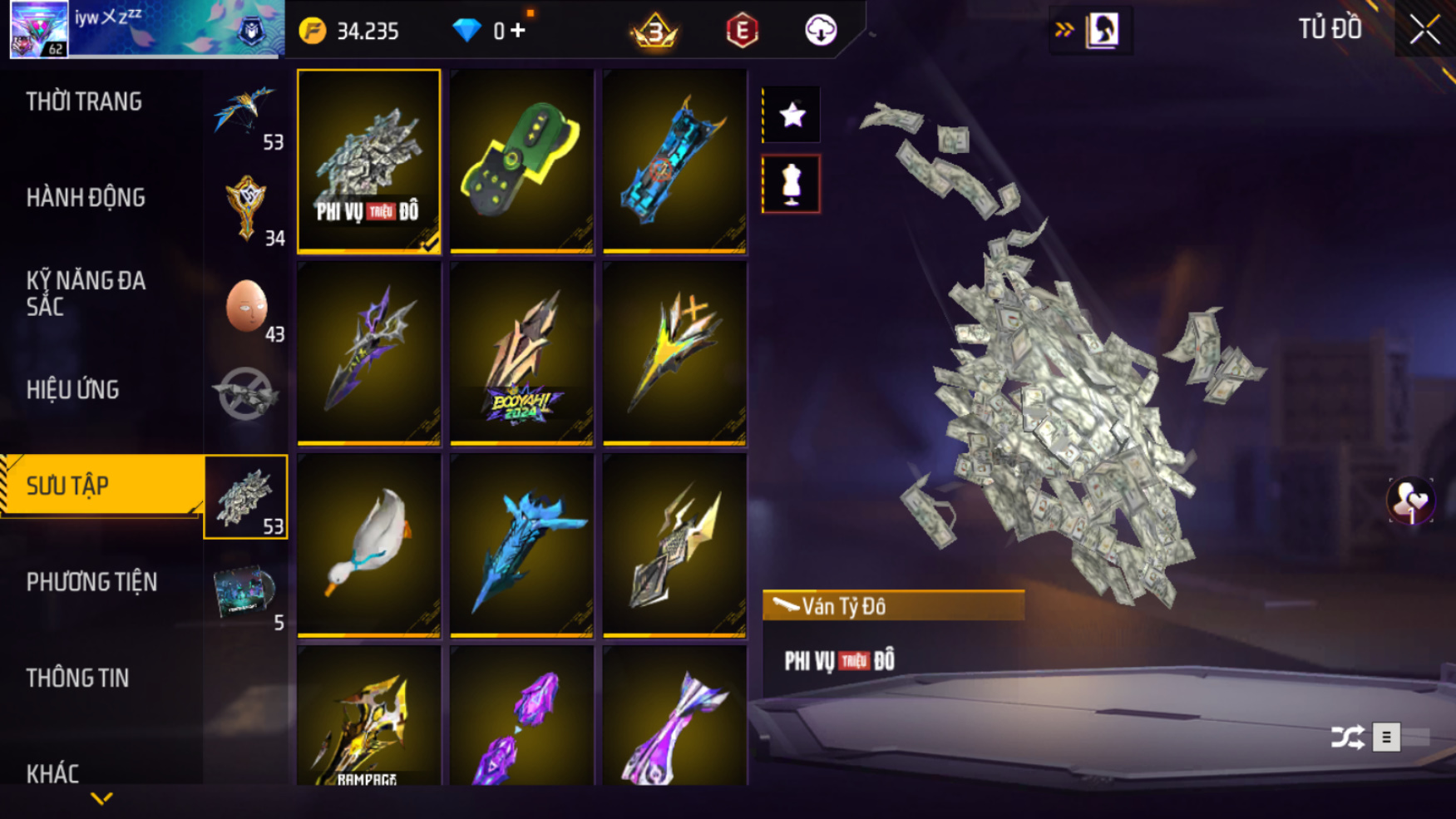Show favorites with the star filter

(x=792, y=115)
